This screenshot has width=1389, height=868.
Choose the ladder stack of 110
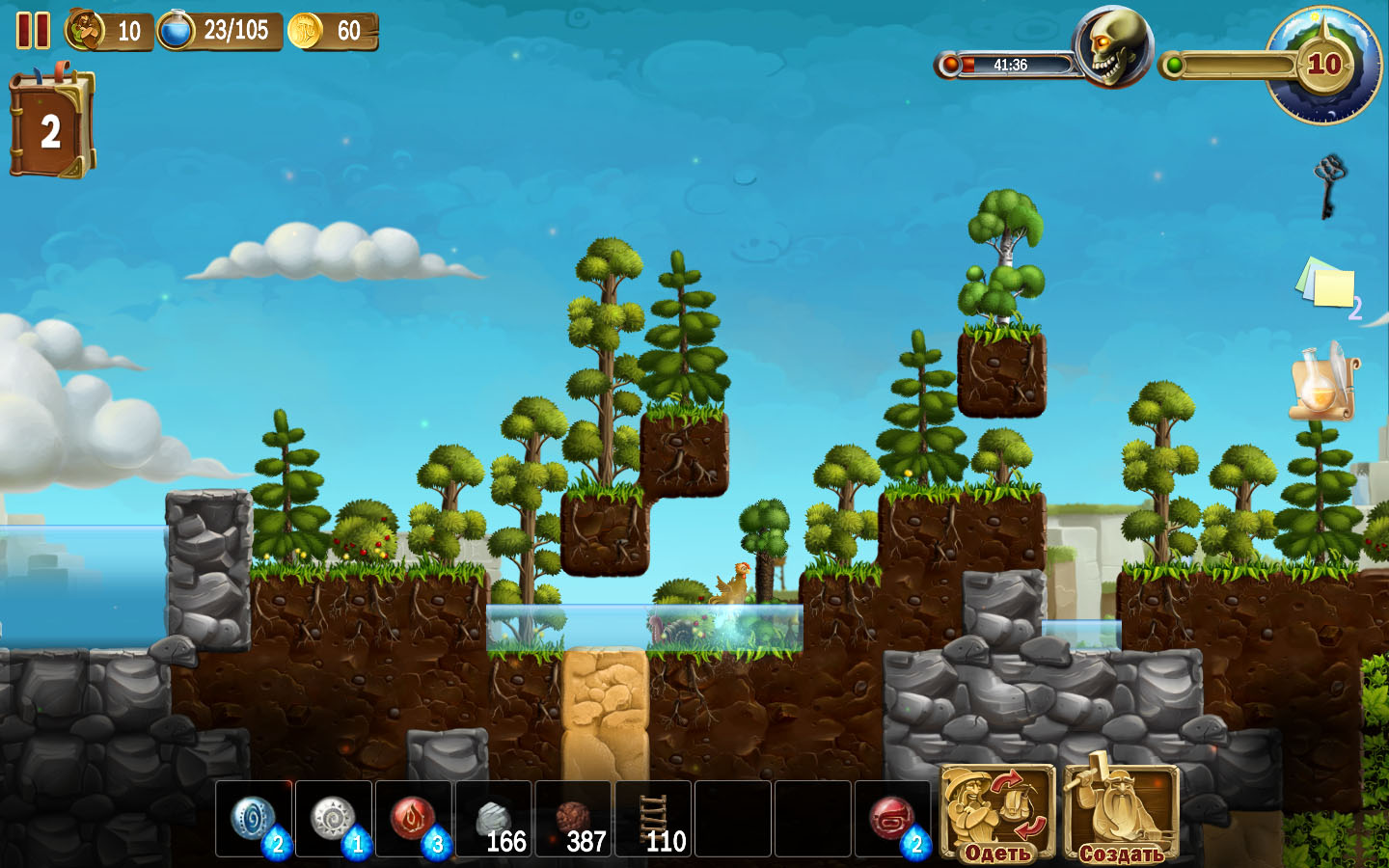tap(654, 819)
